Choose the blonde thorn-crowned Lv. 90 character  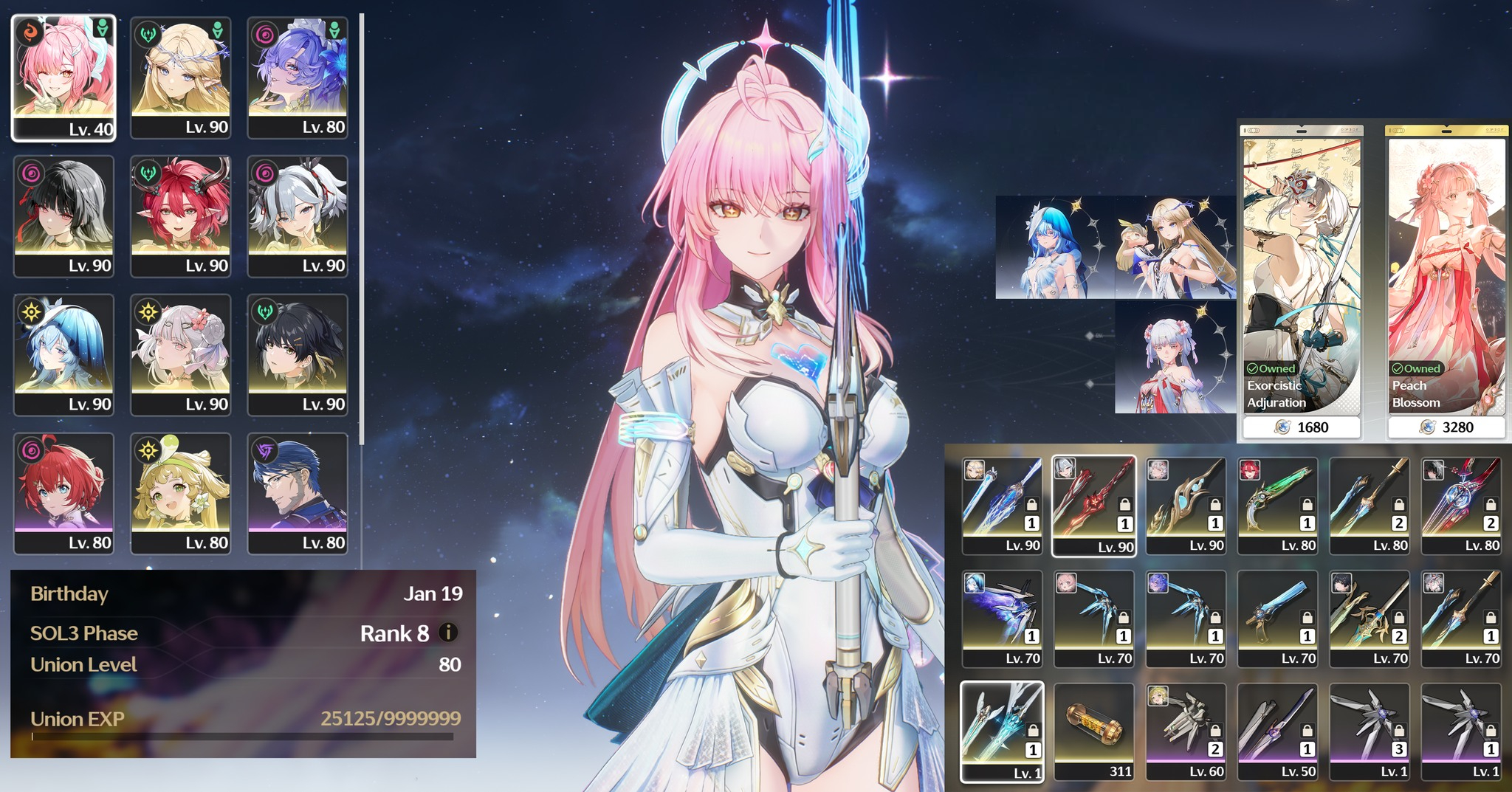[x=181, y=77]
